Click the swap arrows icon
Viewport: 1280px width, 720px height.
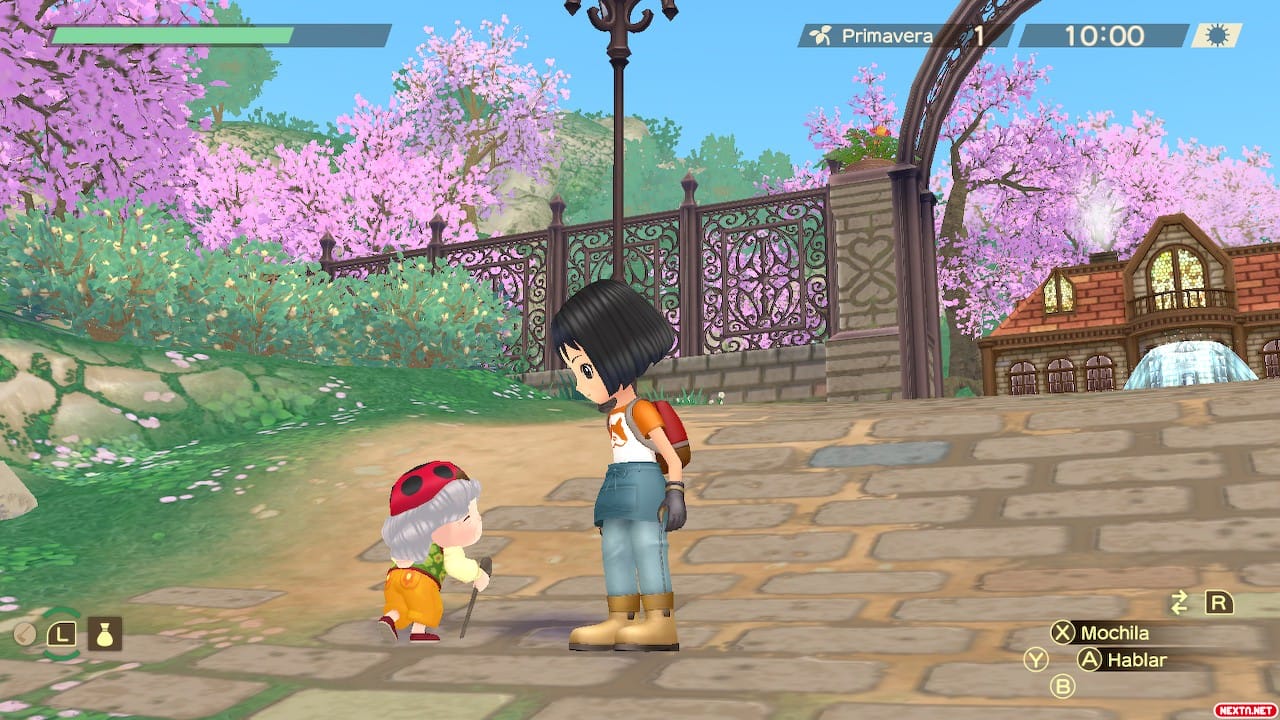[1180, 602]
